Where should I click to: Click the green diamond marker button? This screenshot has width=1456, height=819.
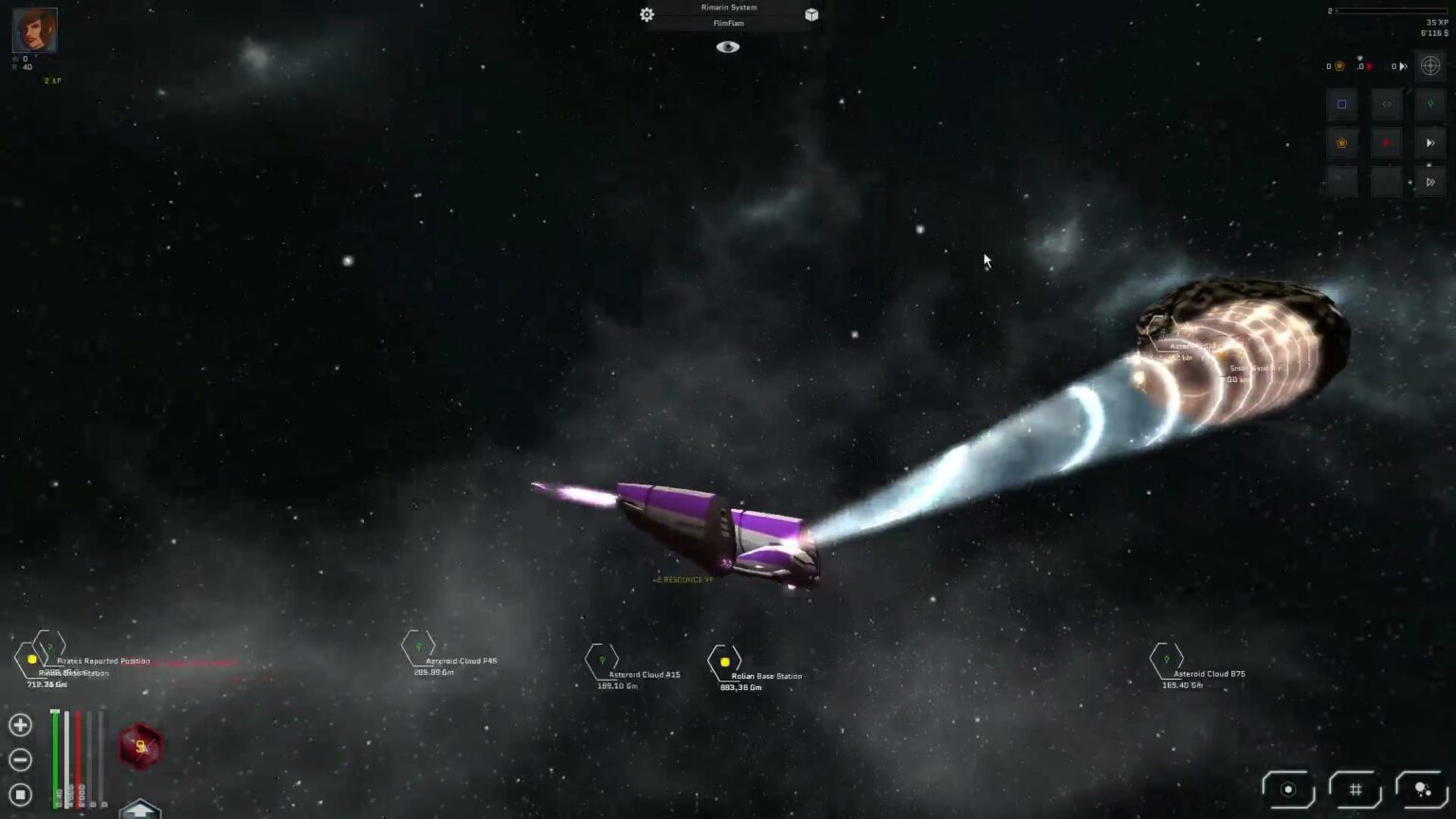click(1430, 104)
